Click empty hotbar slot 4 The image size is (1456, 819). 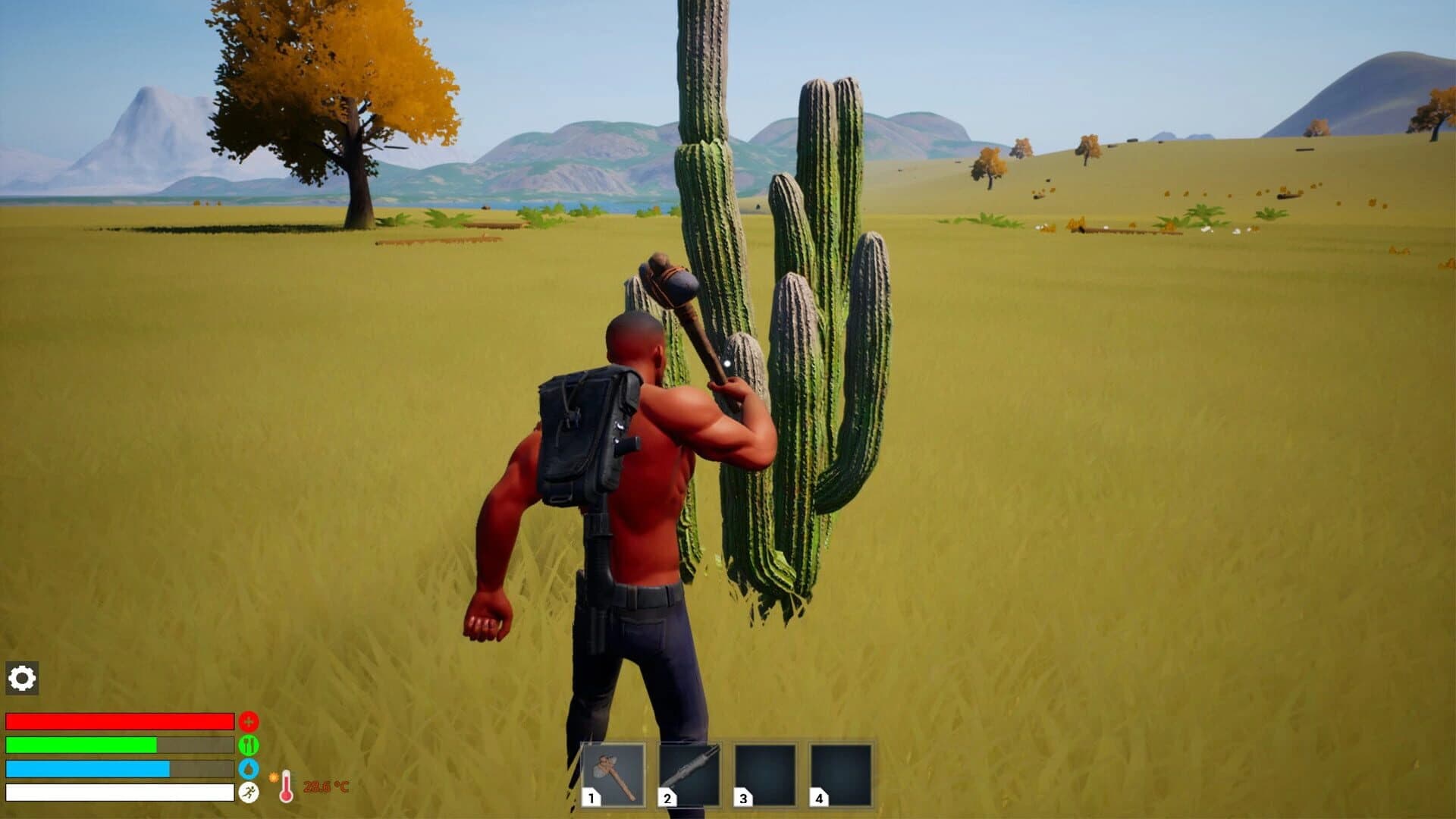coord(841,774)
